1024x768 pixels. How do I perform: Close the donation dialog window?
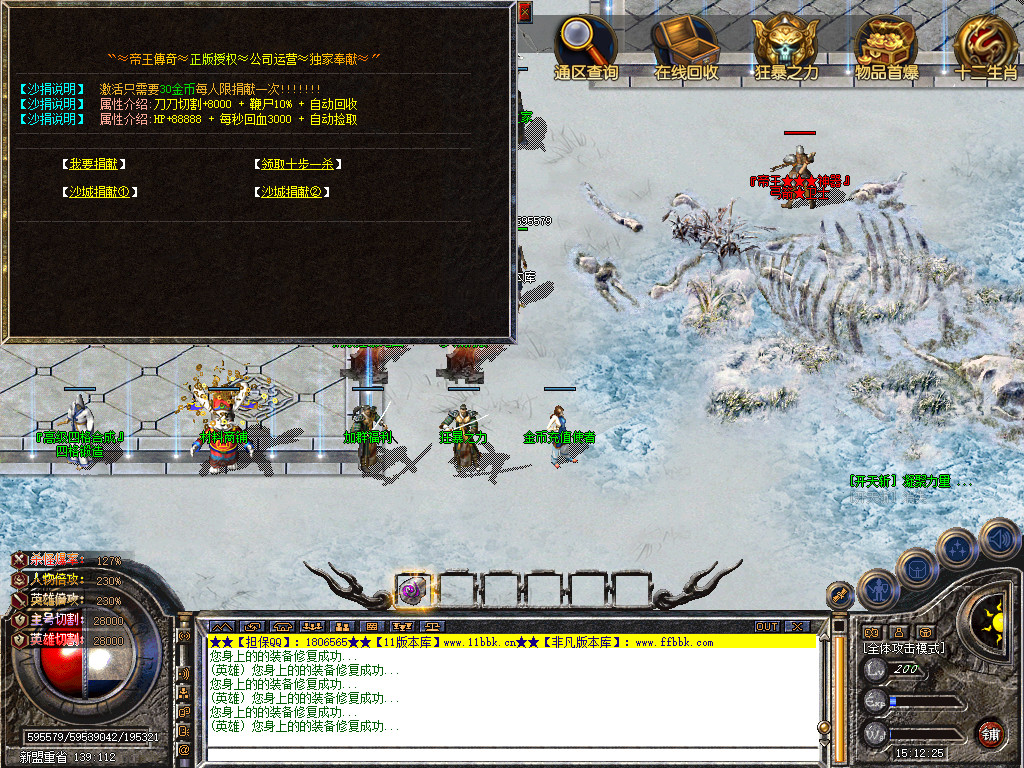(525, 12)
